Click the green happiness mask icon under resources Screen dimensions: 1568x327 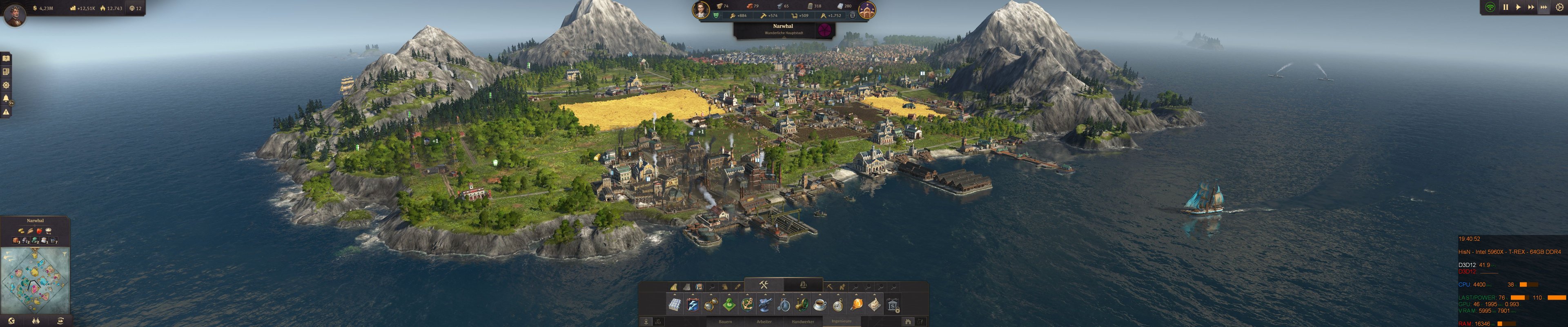coord(717,16)
